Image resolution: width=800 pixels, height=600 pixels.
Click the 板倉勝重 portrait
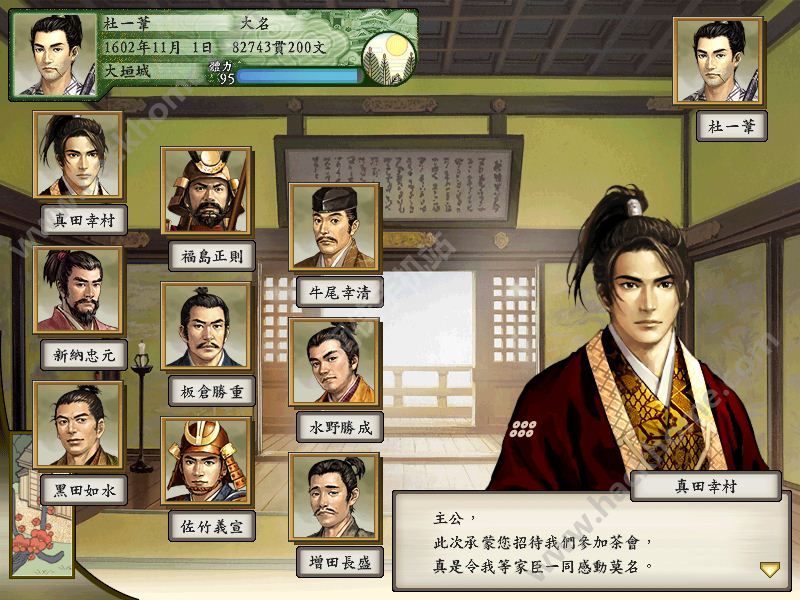point(206,327)
